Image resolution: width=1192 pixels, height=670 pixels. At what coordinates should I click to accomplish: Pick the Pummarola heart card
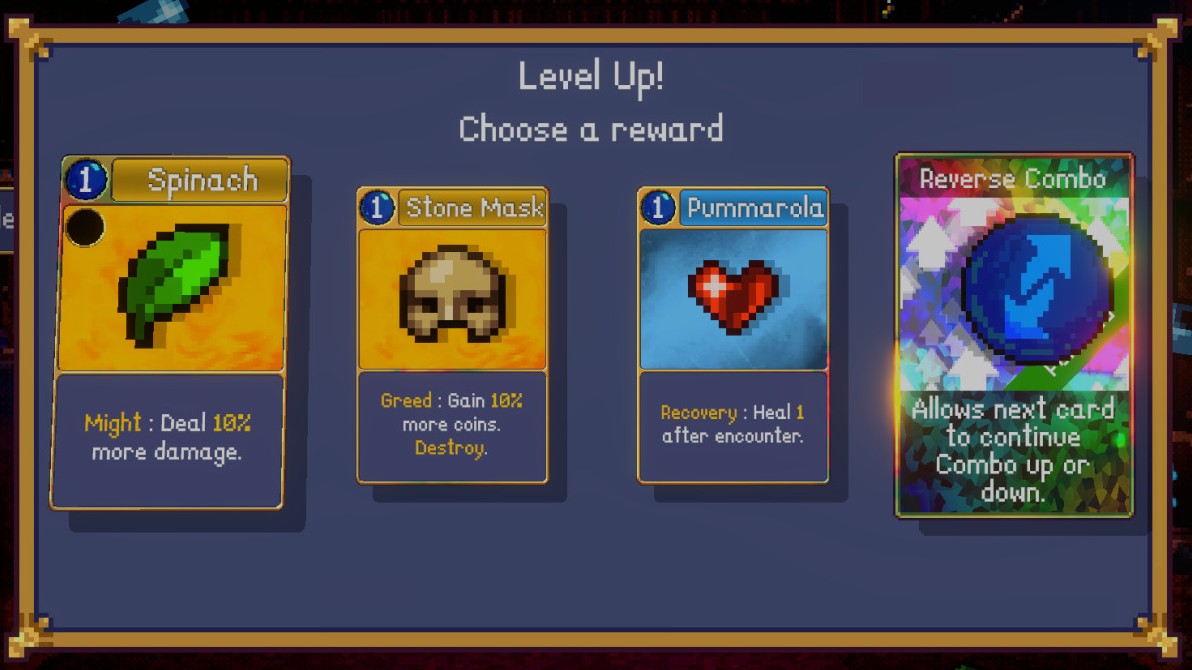tap(733, 335)
